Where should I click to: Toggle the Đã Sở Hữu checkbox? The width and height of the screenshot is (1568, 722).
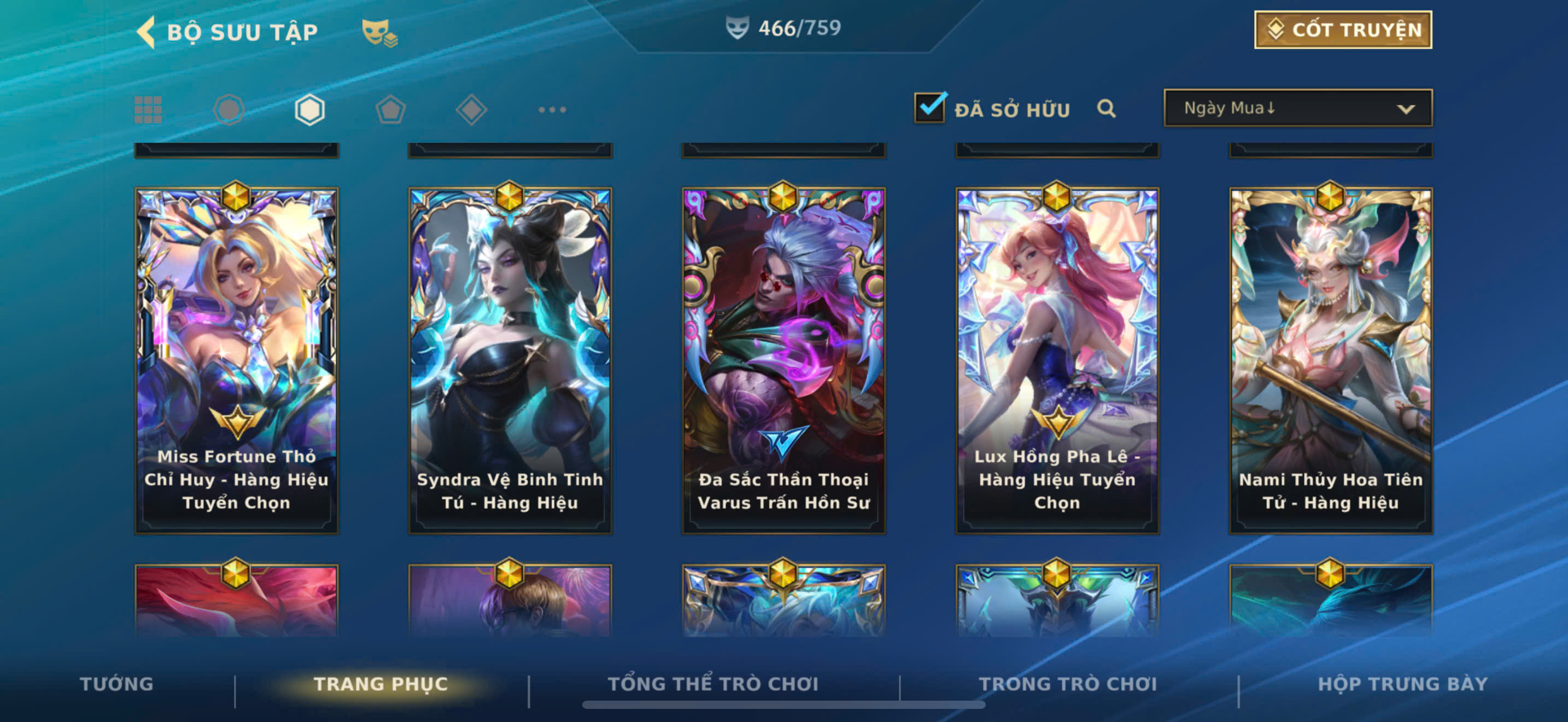pos(929,108)
